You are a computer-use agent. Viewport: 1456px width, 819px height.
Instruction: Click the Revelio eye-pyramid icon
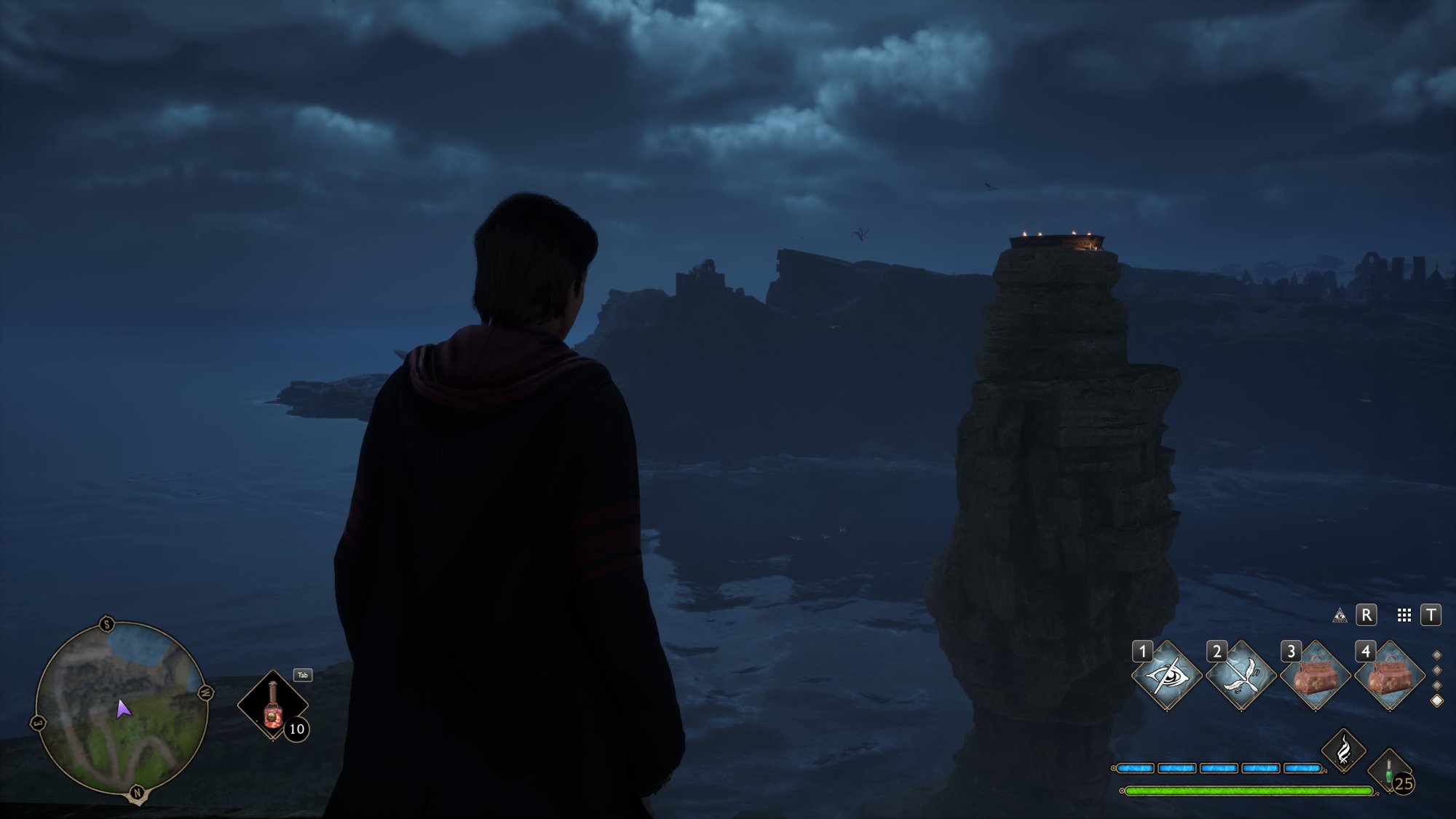[1340, 616]
